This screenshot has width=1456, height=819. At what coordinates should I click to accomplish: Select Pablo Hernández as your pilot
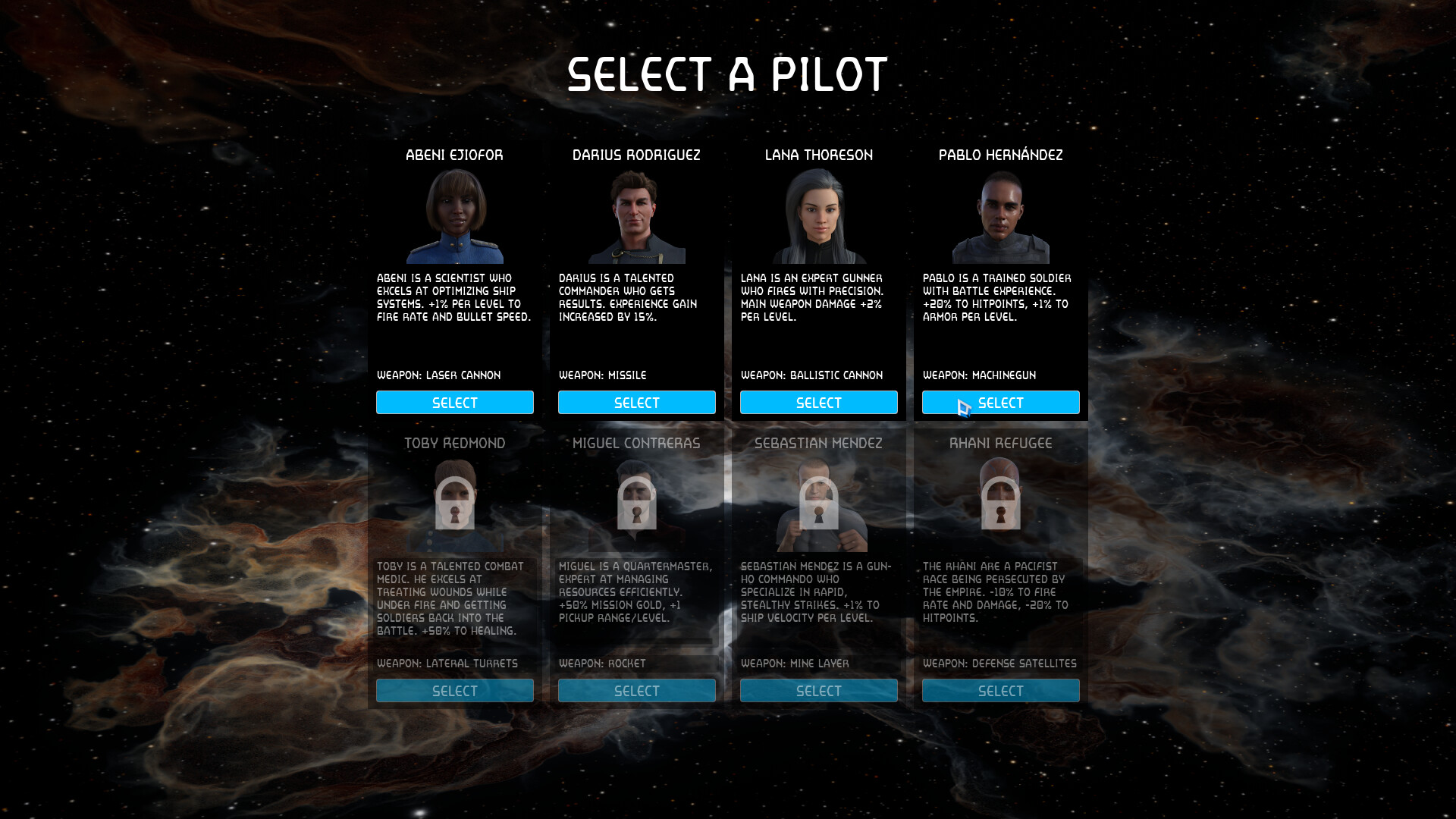1000,402
